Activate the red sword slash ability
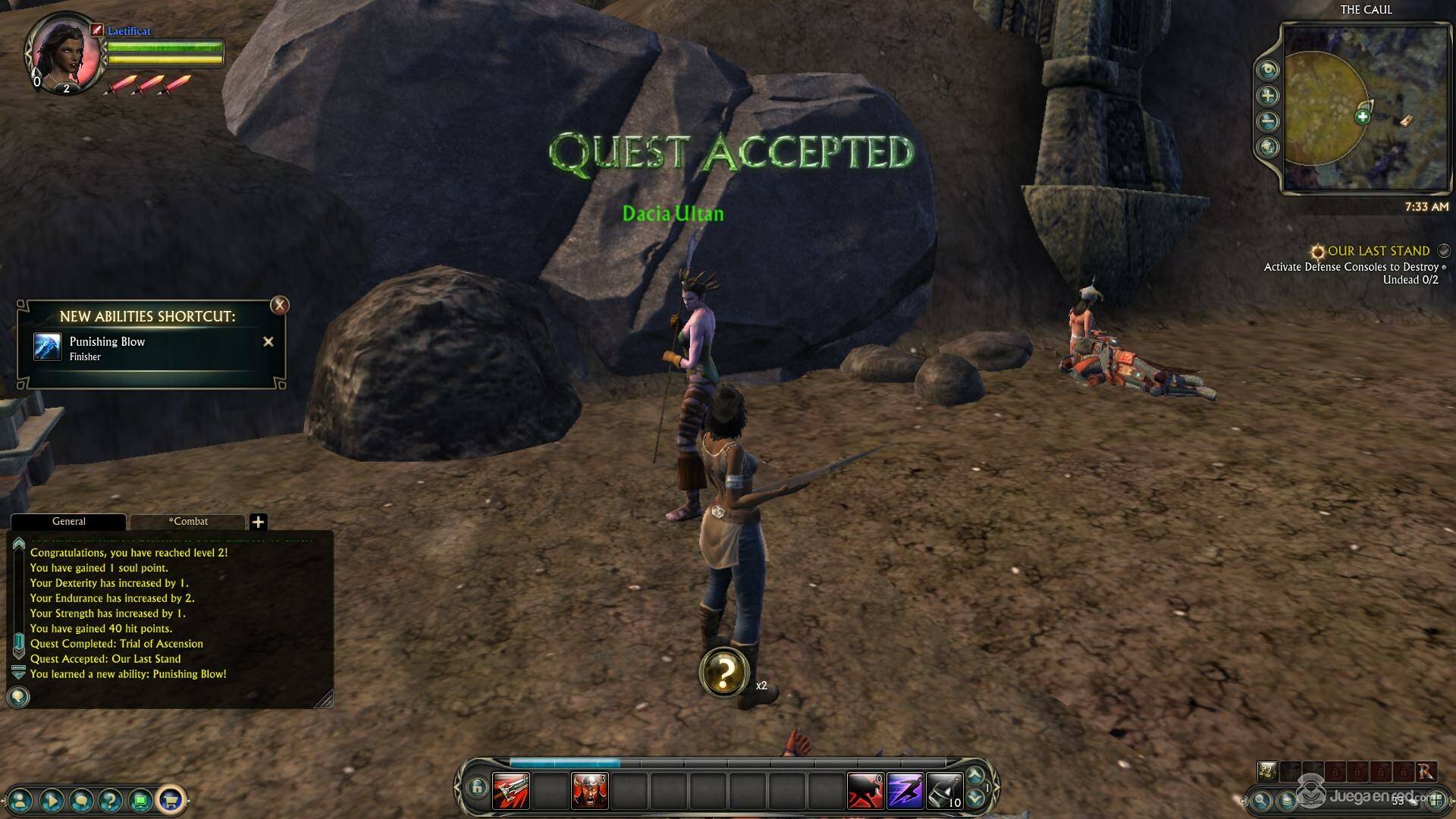The image size is (1456, 819). (510, 791)
